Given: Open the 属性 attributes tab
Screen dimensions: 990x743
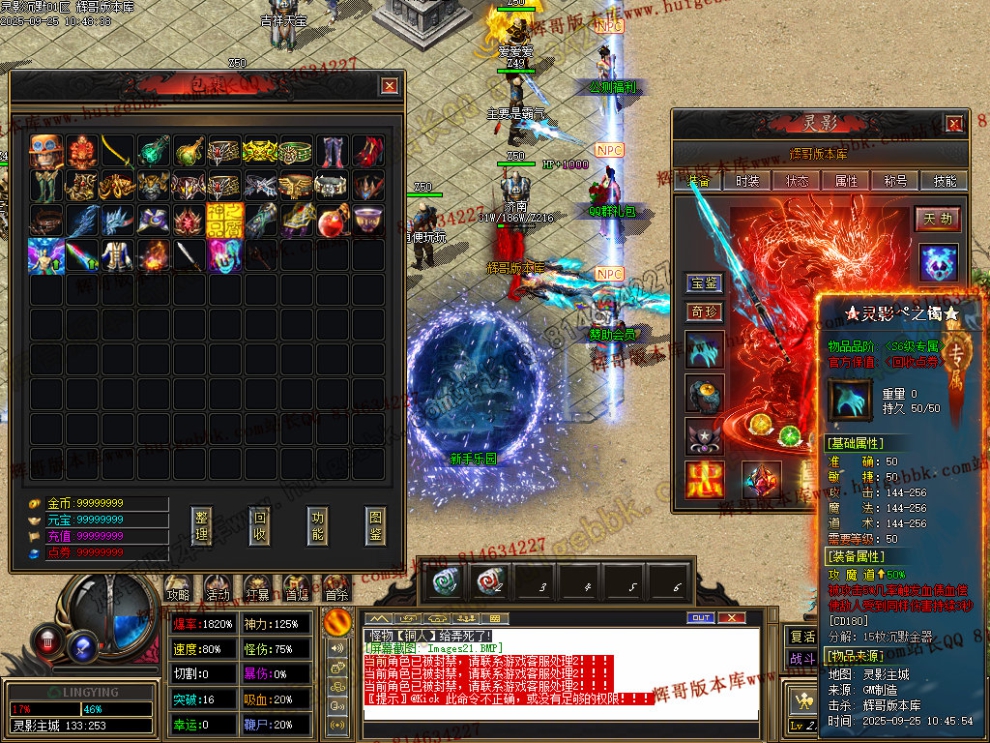Looking at the screenshot, I should click(846, 181).
